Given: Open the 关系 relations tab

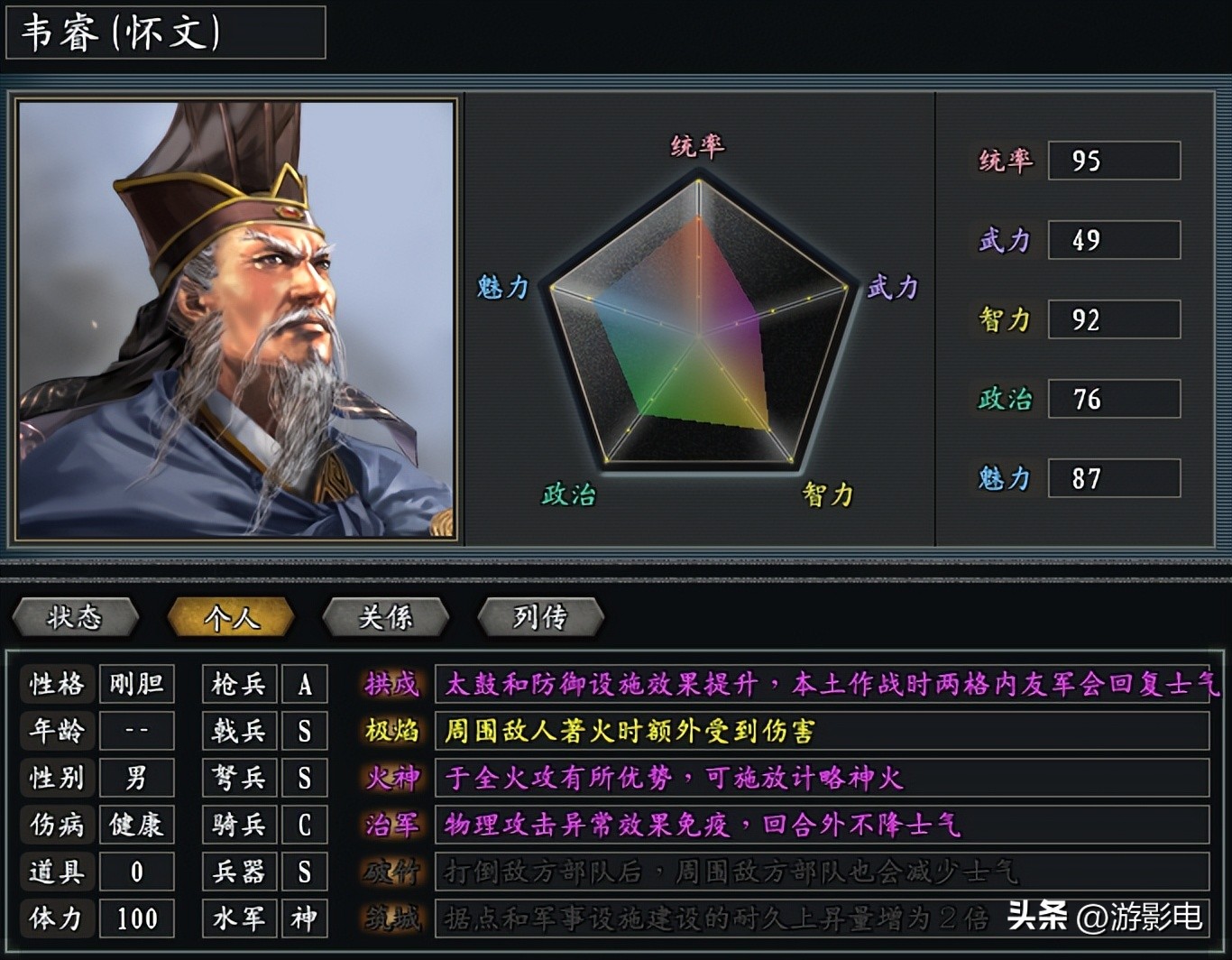Looking at the screenshot, I should pyautogui.click(x=386, y=618).
